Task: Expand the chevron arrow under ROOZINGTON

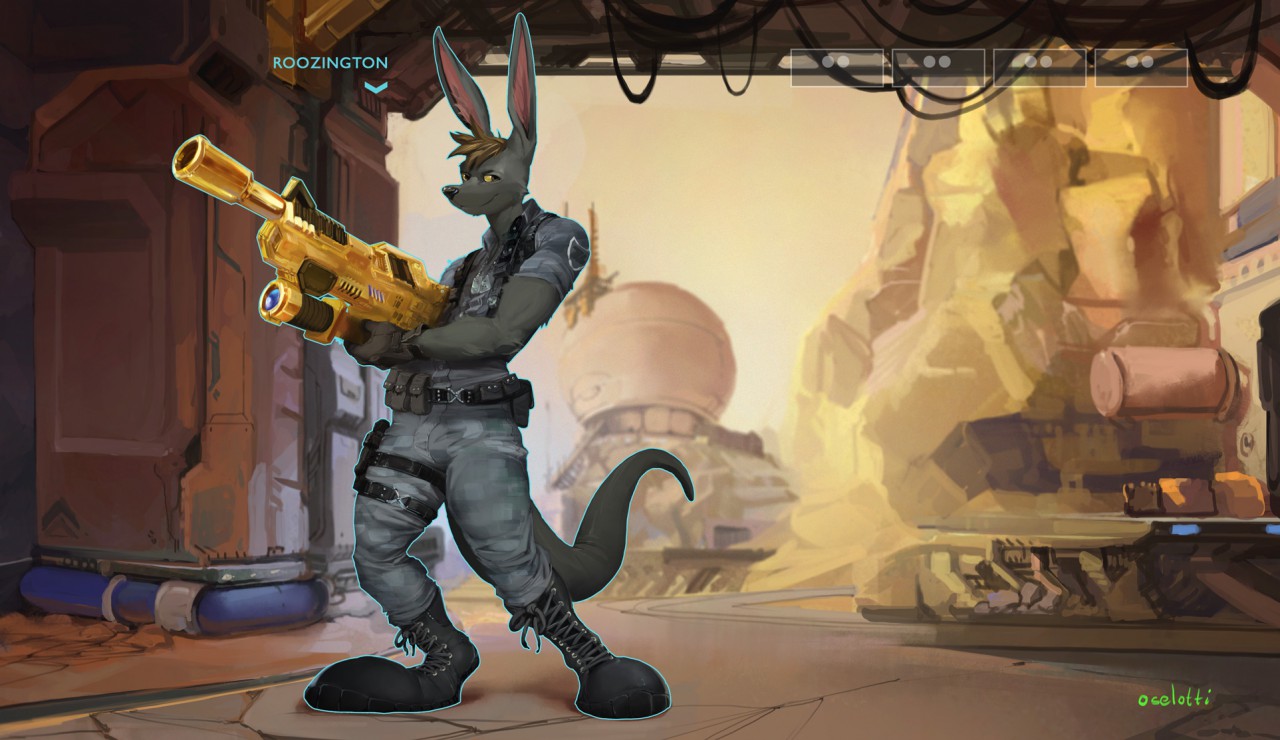Action: pos(375,88)
